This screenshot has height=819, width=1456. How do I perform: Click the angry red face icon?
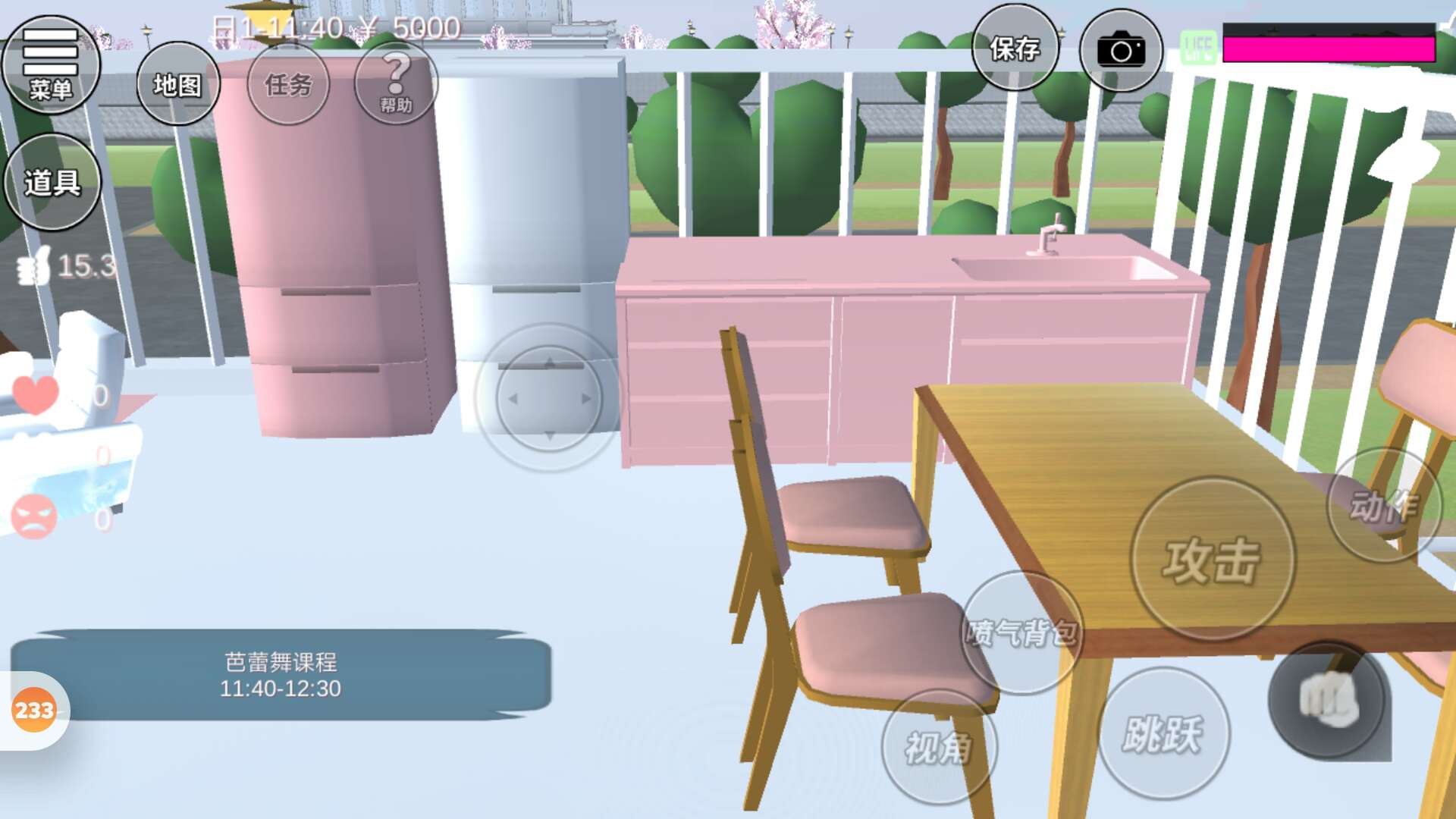34,517
